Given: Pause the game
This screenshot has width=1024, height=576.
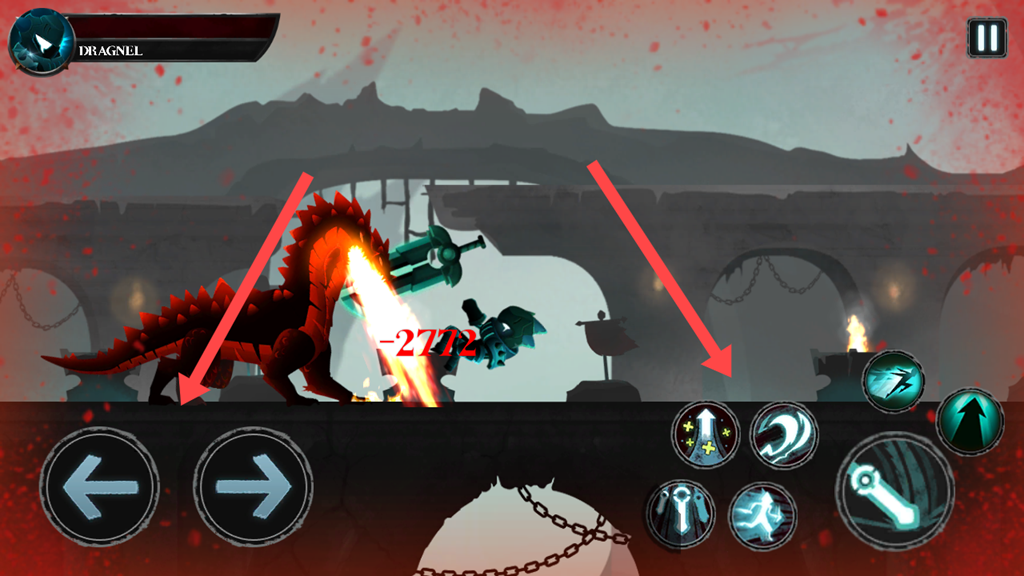Looking at the screenshot, I should coord(986,38).
